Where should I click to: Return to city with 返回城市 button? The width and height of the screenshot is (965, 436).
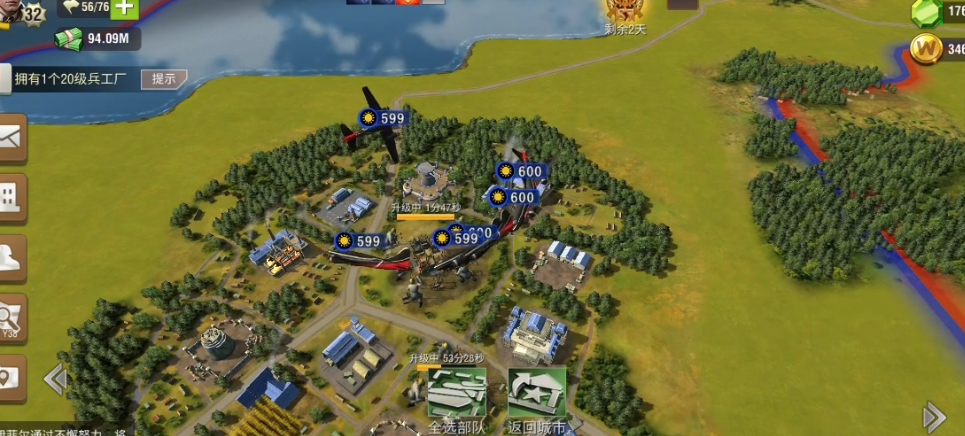point(537,398)
